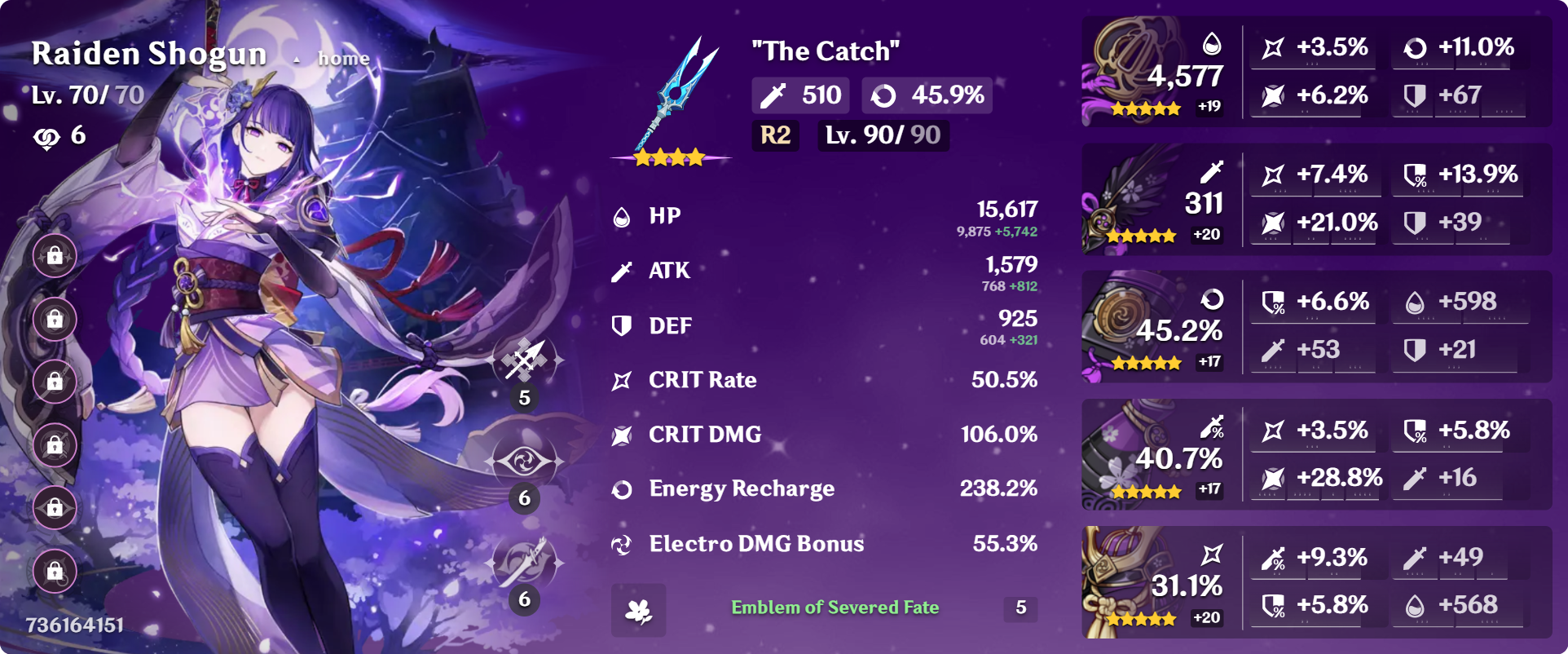Click the ATK sword stat icon
The width and height of the screenshot is (1568, 654).
tap(623, 270)
